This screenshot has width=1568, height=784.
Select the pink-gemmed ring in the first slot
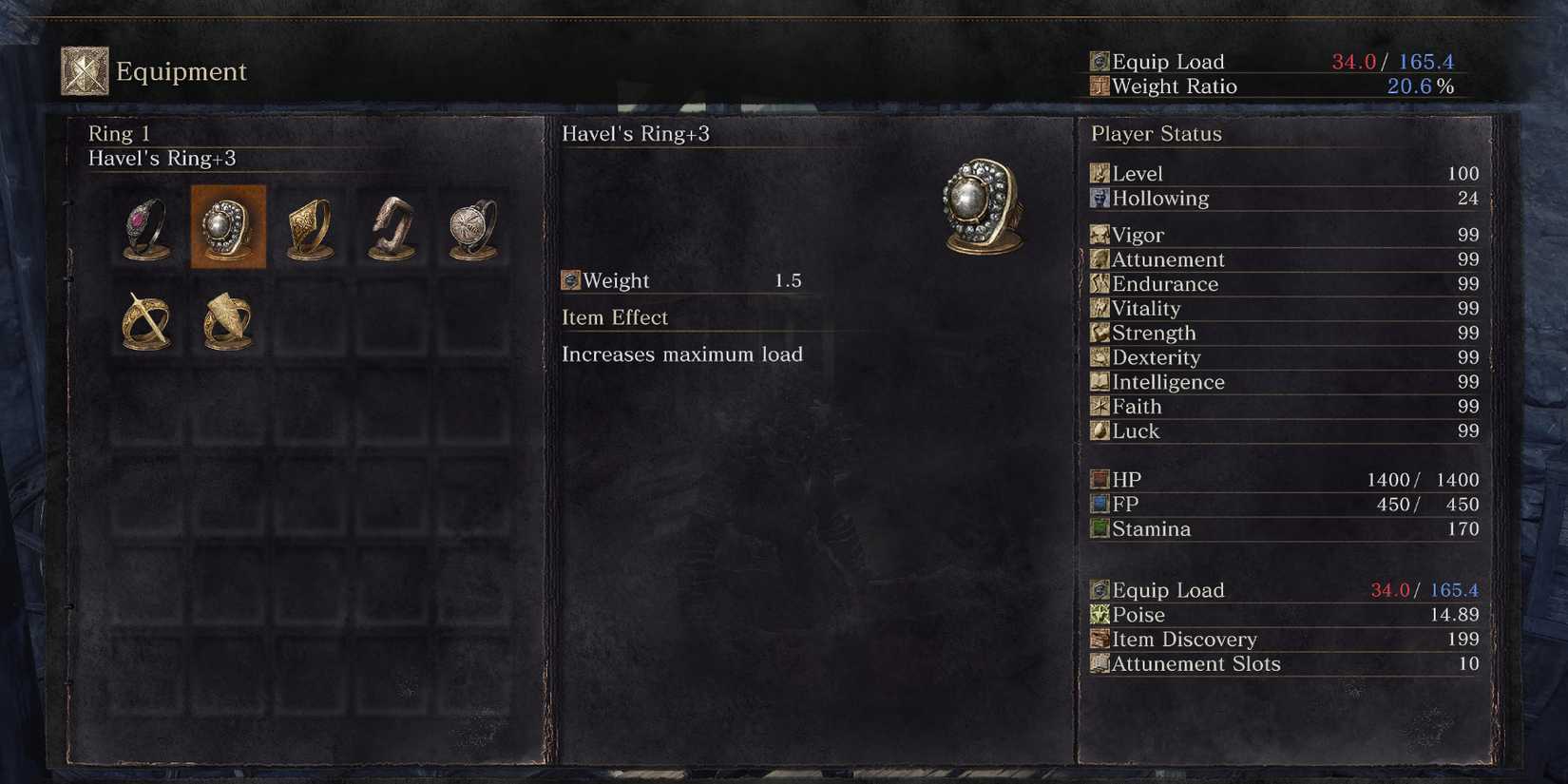pos(144,228)
